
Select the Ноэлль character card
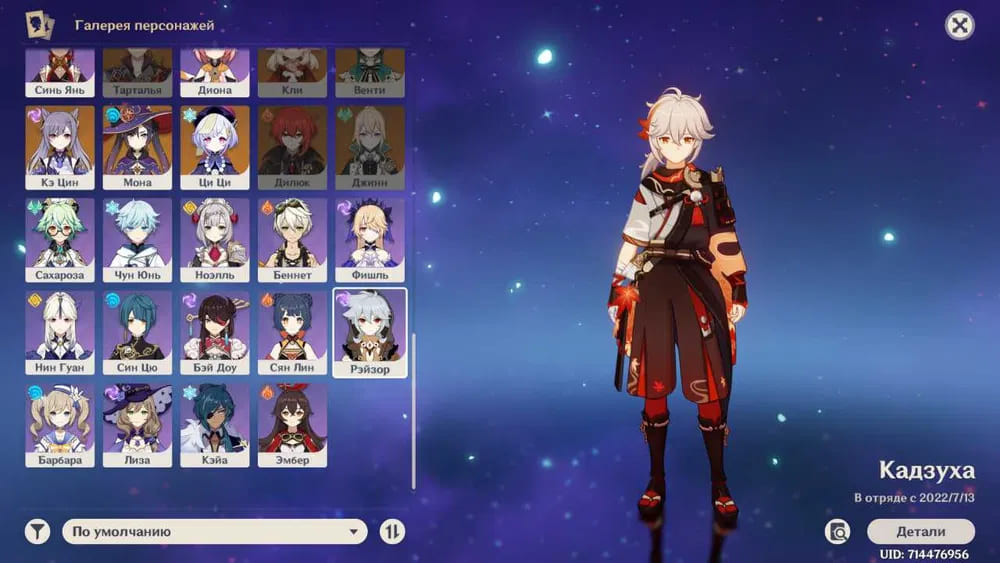[x=215, y=239]
